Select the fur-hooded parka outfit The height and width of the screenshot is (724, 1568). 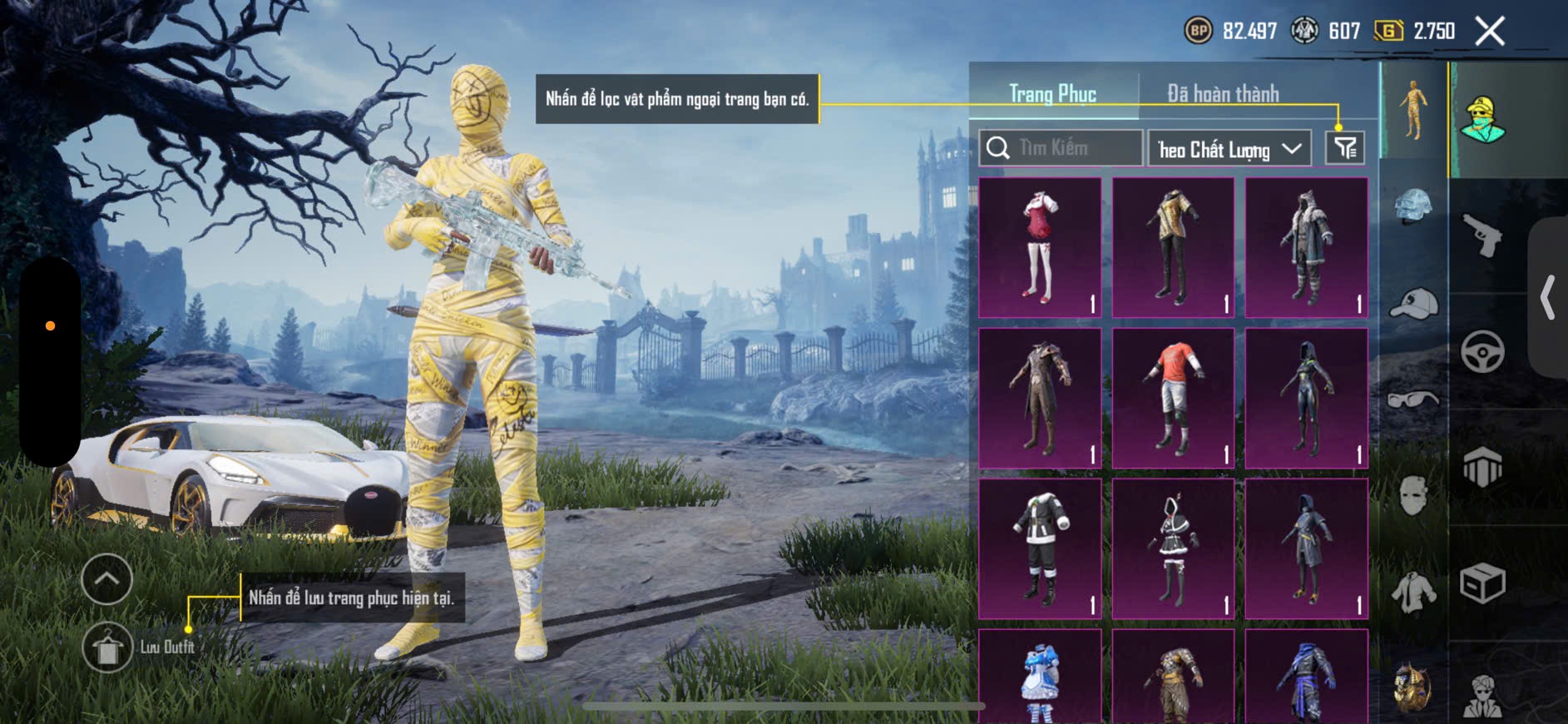pos(1306,247)
